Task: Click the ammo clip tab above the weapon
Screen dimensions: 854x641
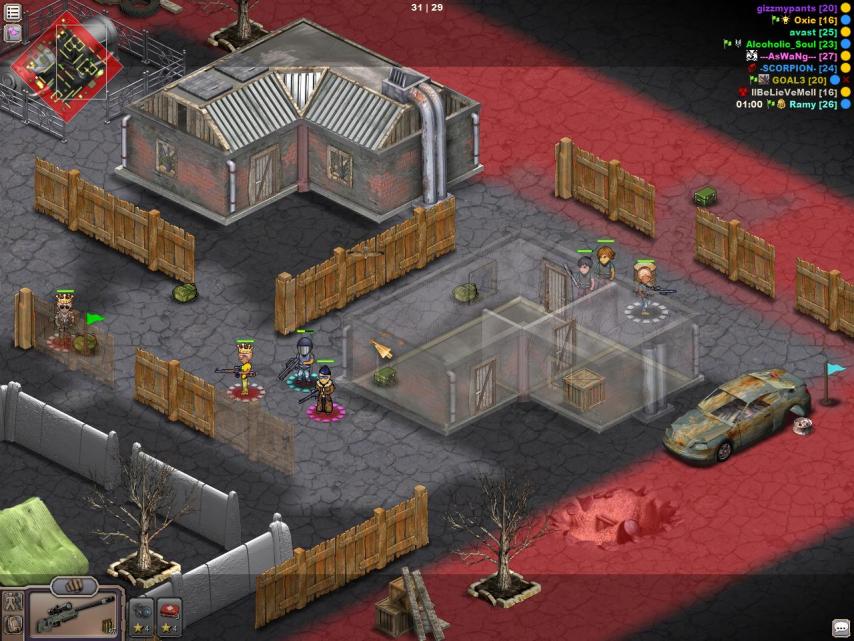Action: coord(75,585)
